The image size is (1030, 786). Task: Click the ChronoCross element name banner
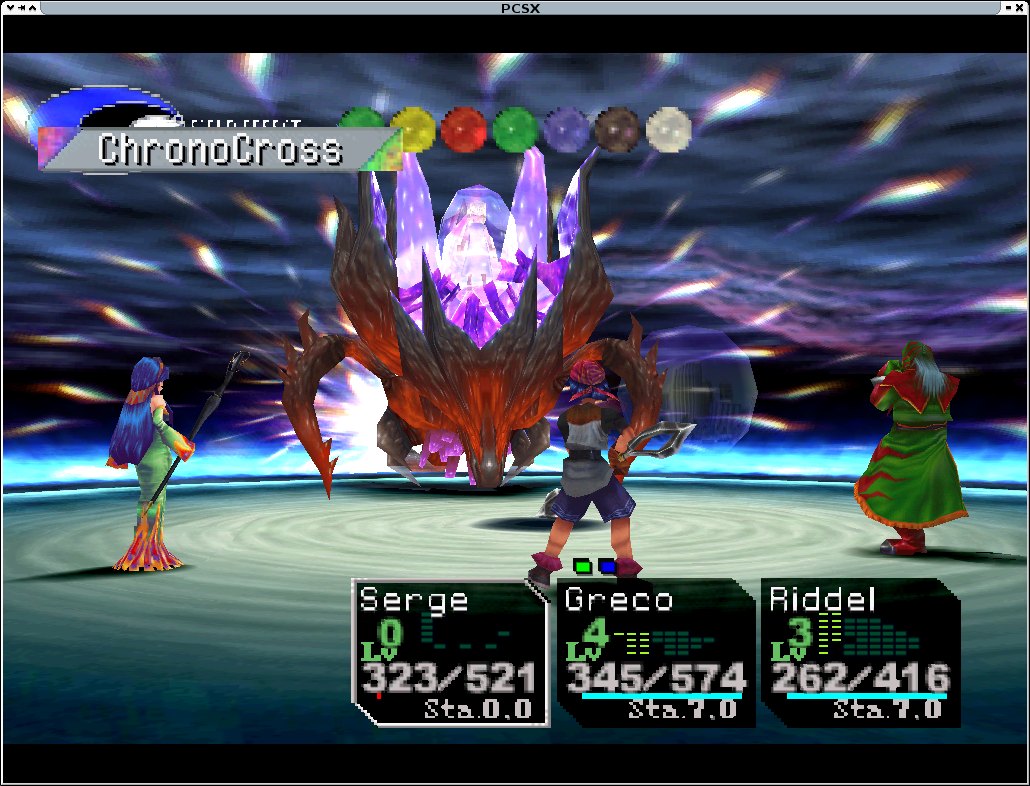click(220, 150)
